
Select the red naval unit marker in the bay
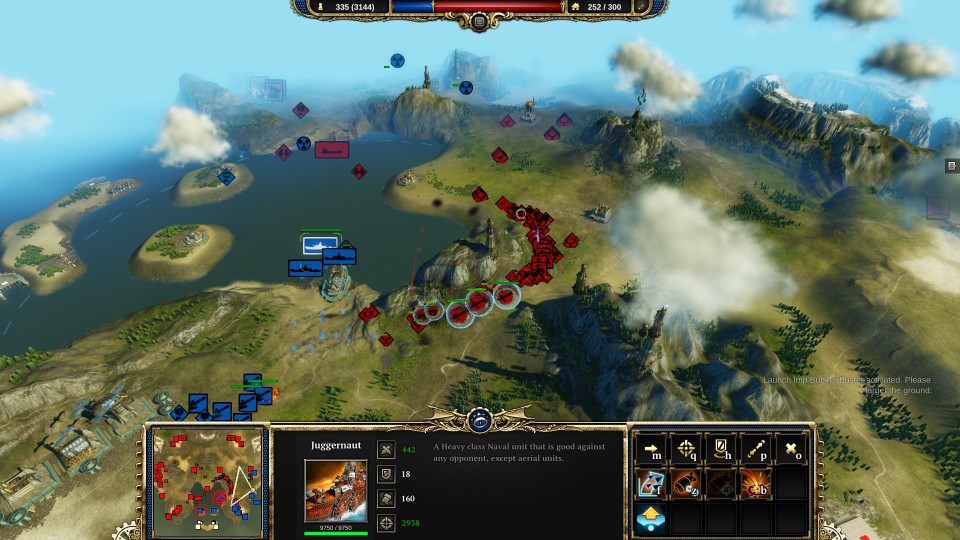(x=331, y=150)
